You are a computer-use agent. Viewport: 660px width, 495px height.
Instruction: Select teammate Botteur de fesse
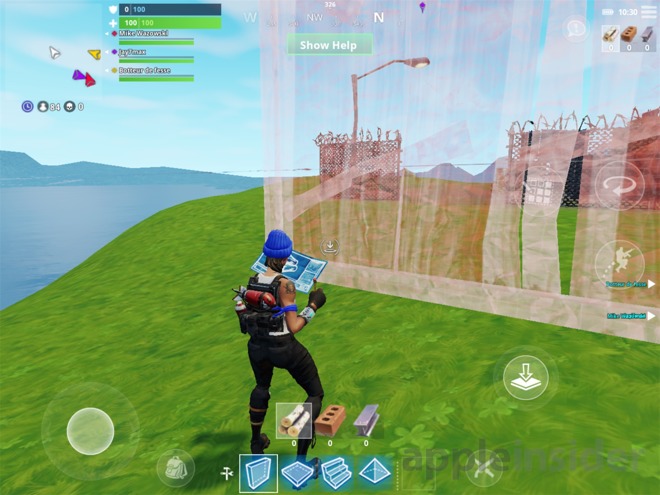tap(143, 71)
